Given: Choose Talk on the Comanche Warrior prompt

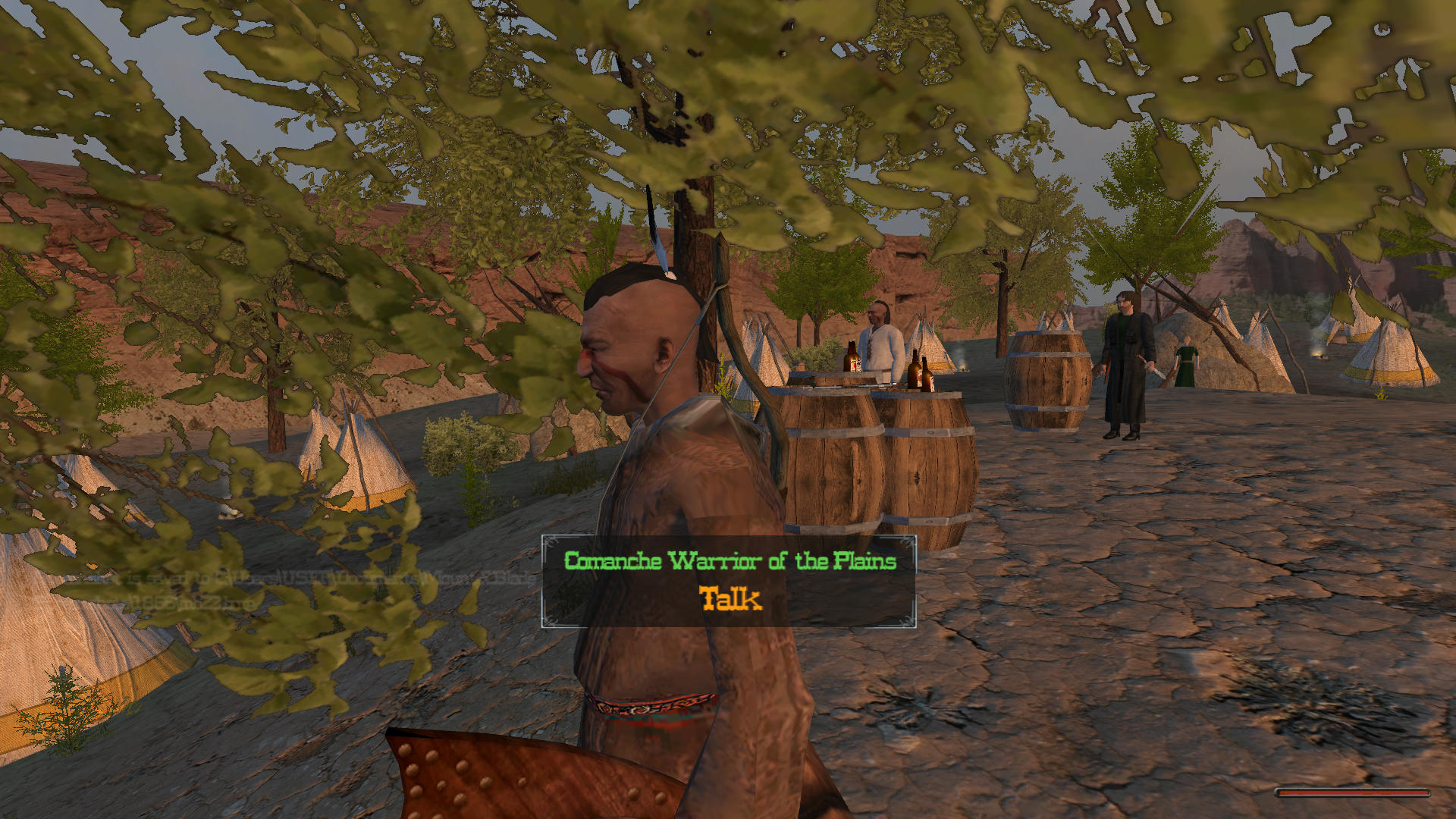Looking at the screenshot, I should click(730, 599).
